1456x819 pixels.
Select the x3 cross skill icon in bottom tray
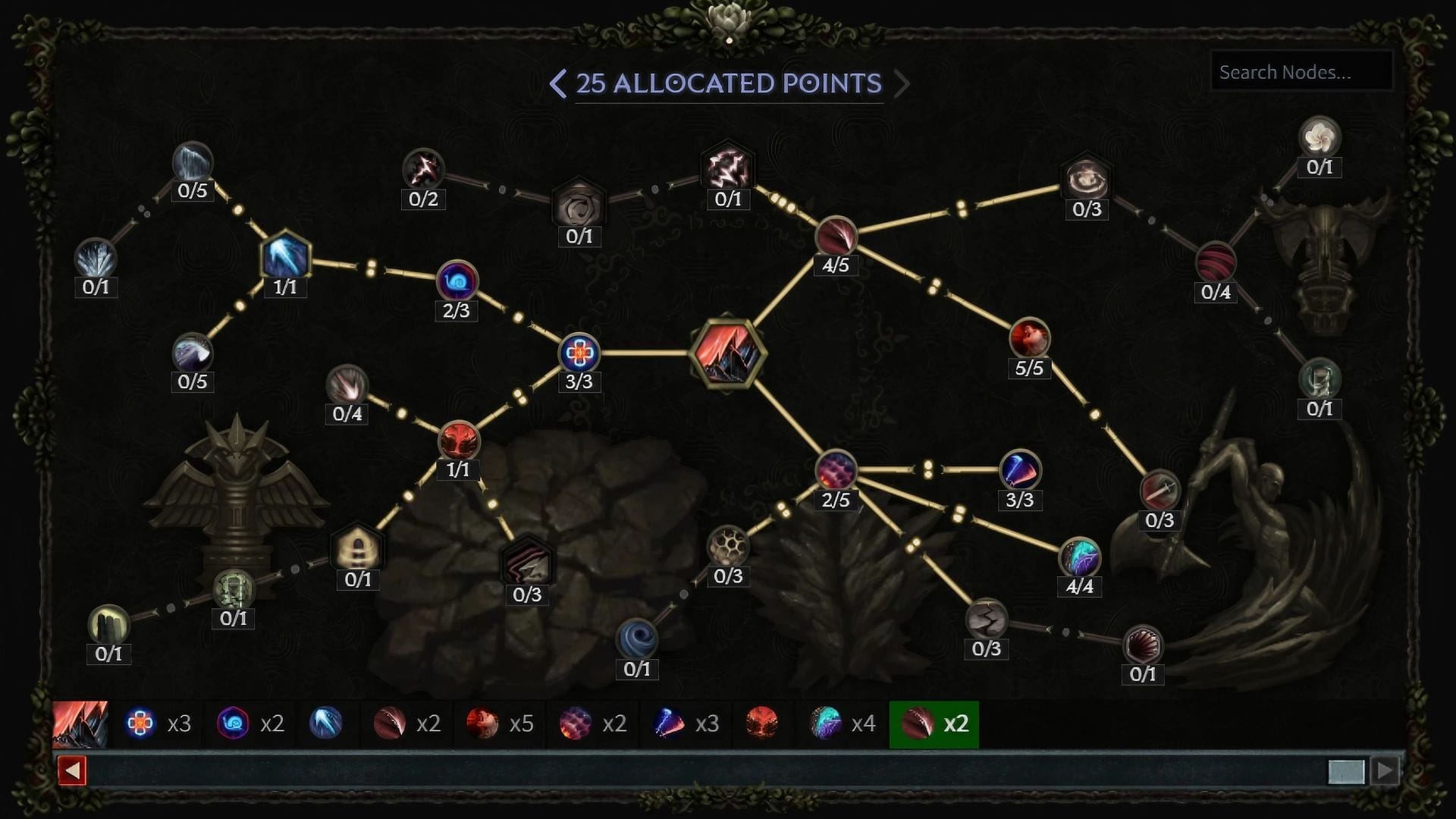[141, 724]
